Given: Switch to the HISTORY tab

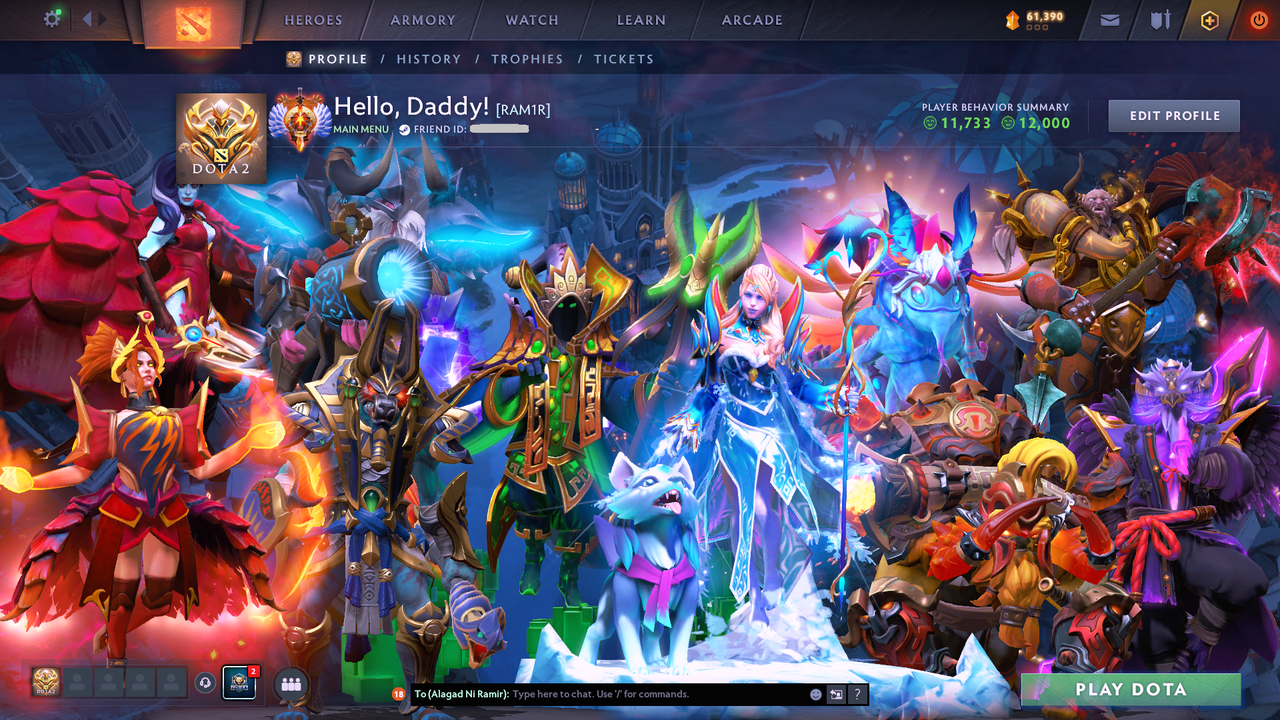Looking at the screenshot, I should [428, 59].
